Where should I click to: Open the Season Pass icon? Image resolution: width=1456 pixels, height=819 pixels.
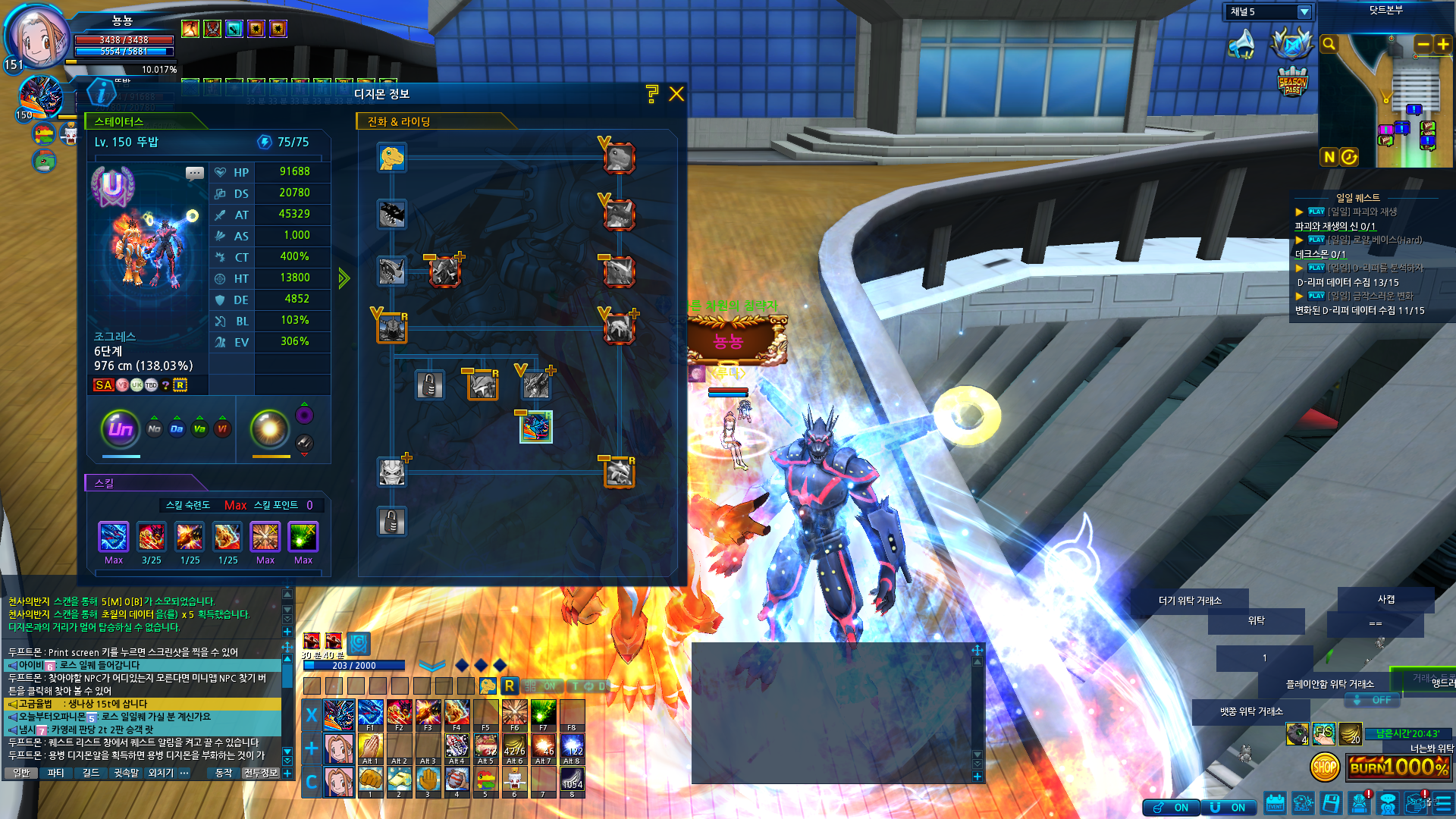[1292, 81]
